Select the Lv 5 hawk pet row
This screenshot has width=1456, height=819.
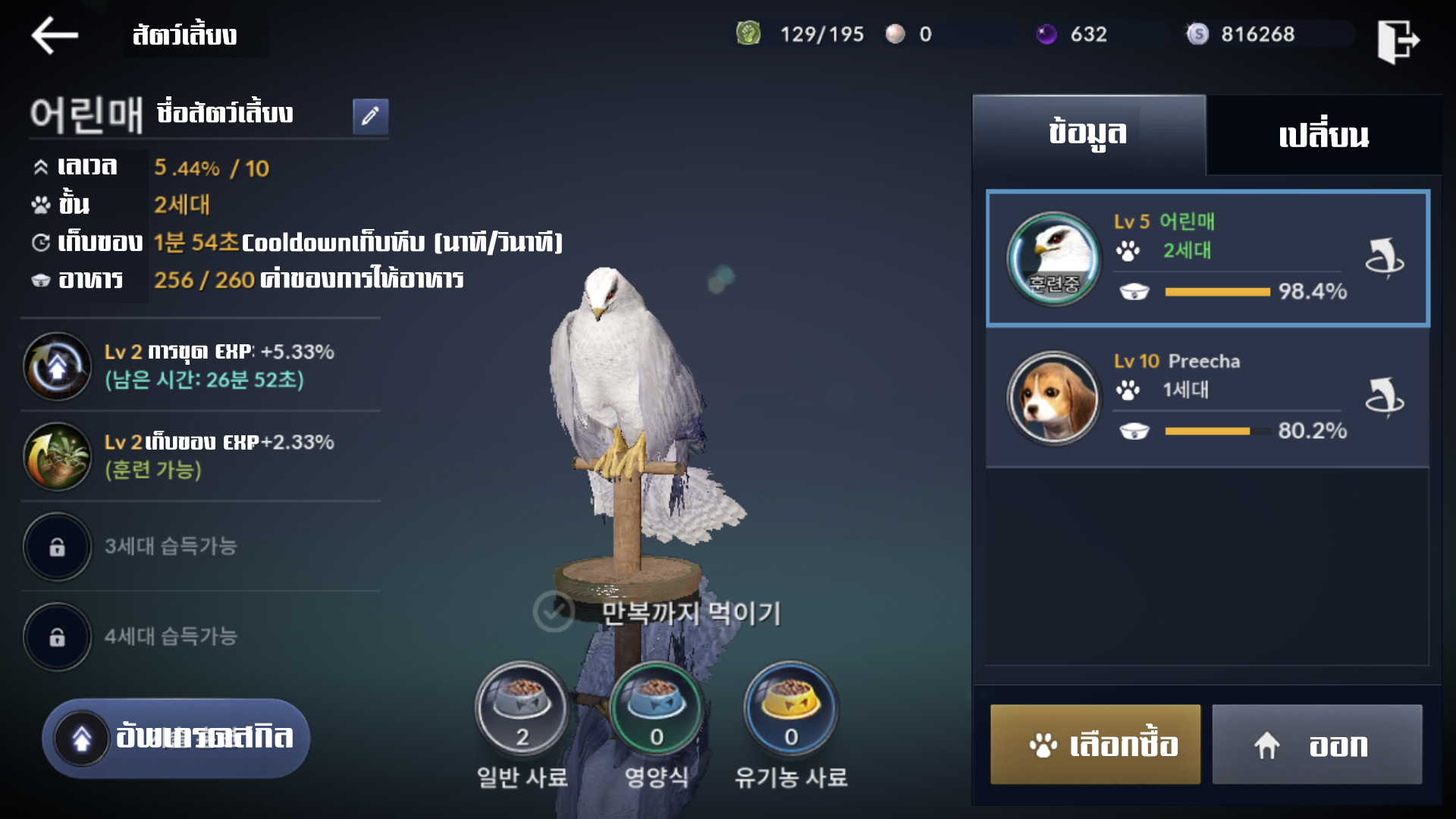[x=1207, y=258]
